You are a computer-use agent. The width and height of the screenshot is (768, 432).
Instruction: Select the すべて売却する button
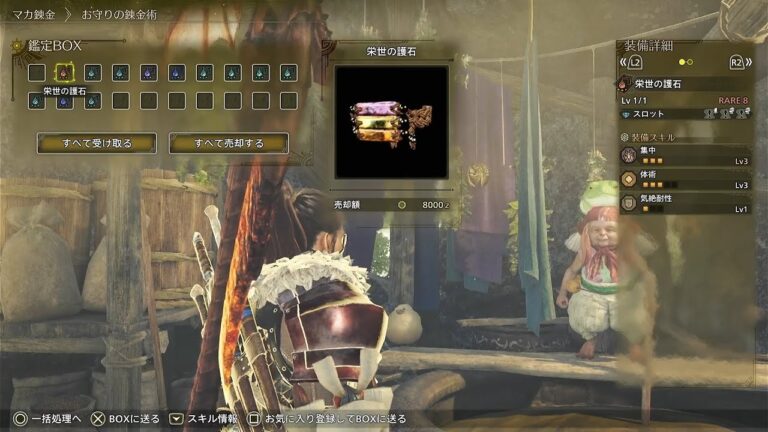coord(229,143)
